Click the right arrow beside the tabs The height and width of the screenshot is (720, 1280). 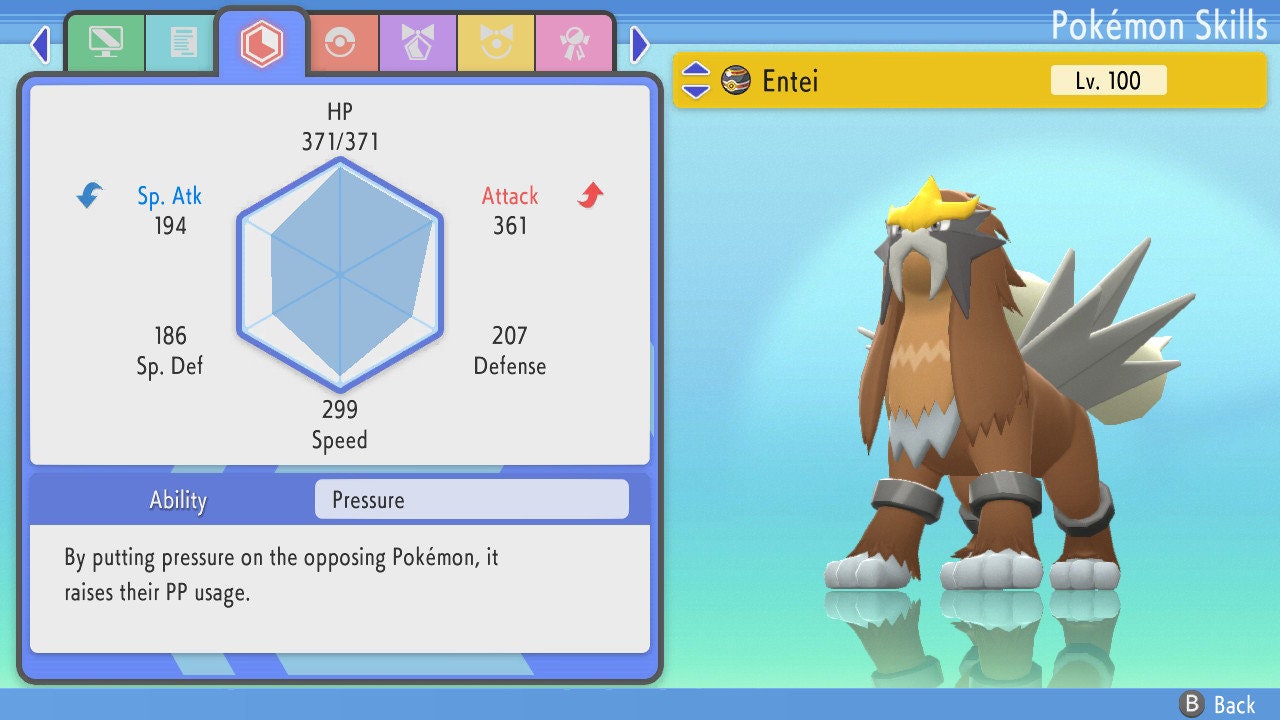[640, 44]
